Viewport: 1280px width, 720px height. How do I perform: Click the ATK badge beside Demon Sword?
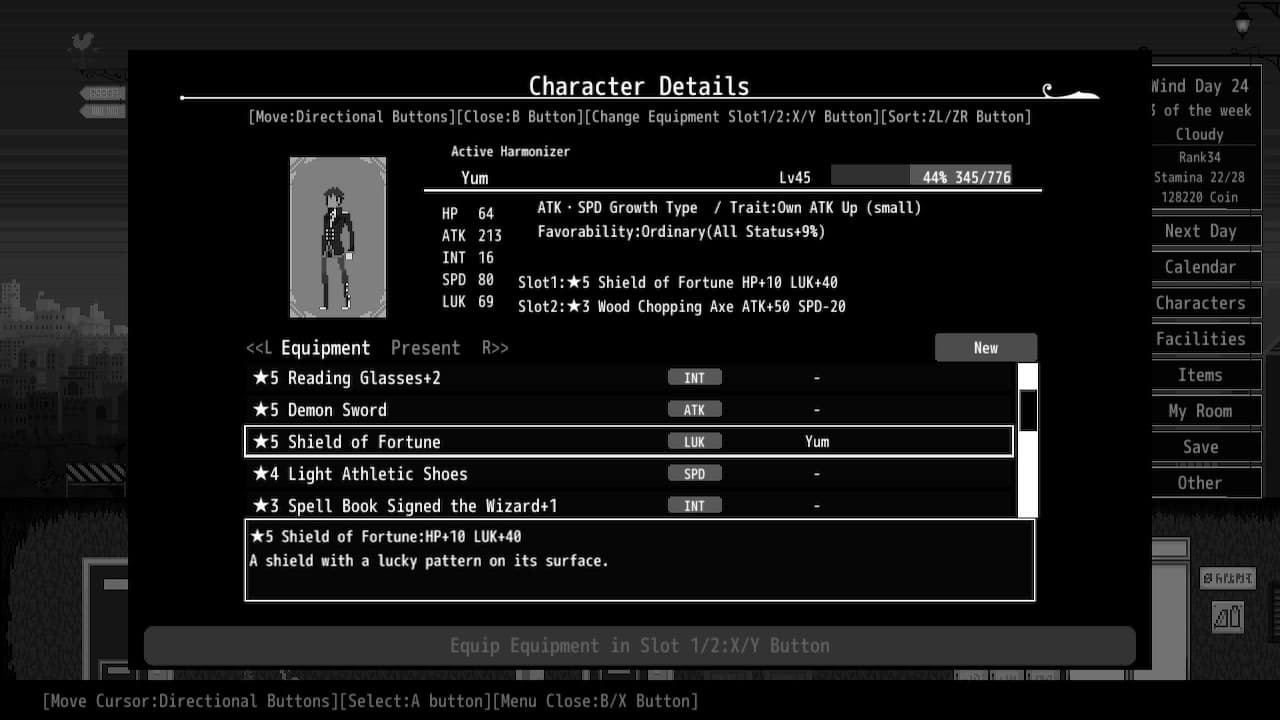click(x=695, y=409)
